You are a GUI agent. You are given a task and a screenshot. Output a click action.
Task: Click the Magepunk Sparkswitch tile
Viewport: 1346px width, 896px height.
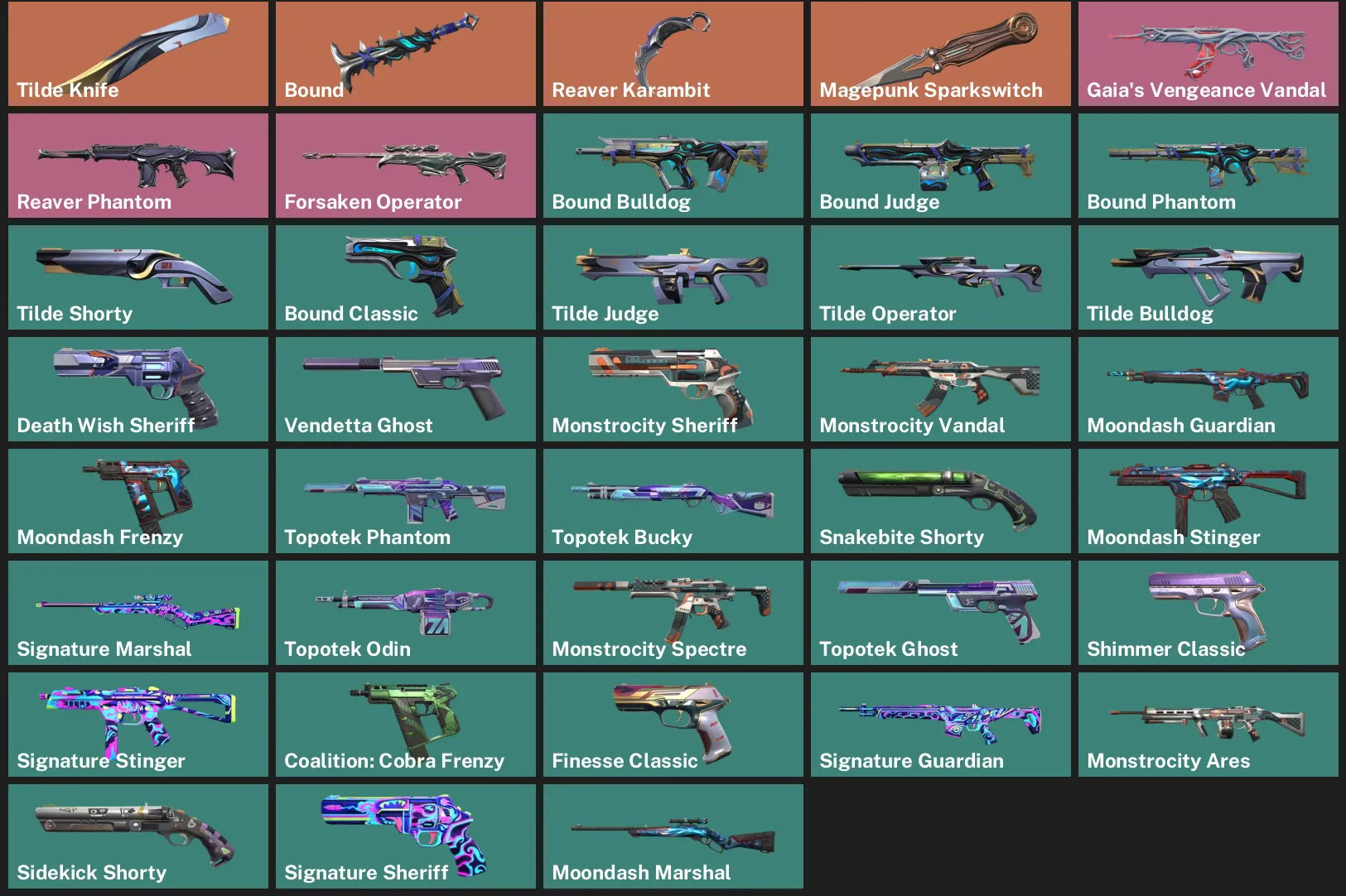click(940, 53)
